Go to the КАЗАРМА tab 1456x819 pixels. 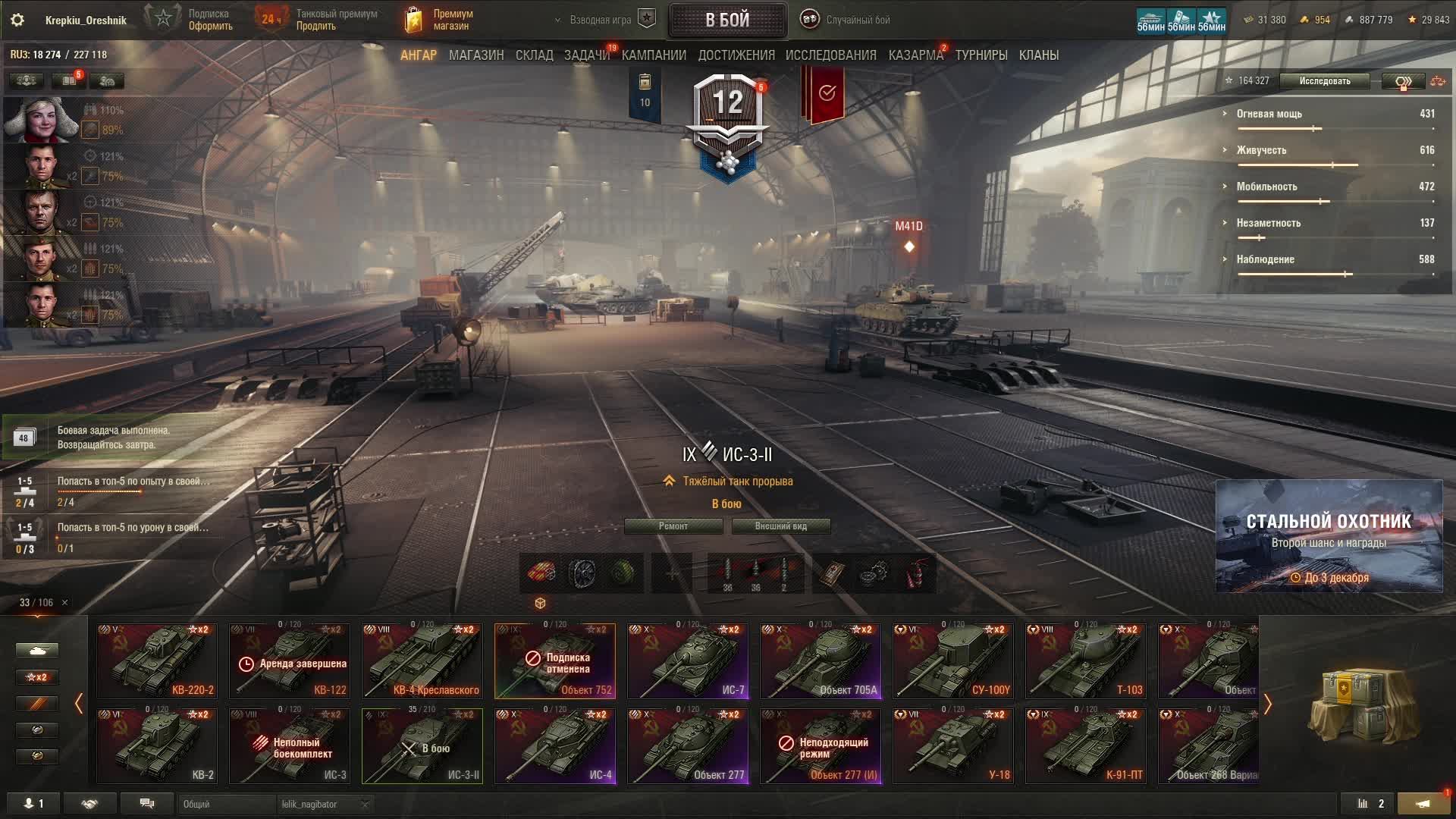coord(915,55)
